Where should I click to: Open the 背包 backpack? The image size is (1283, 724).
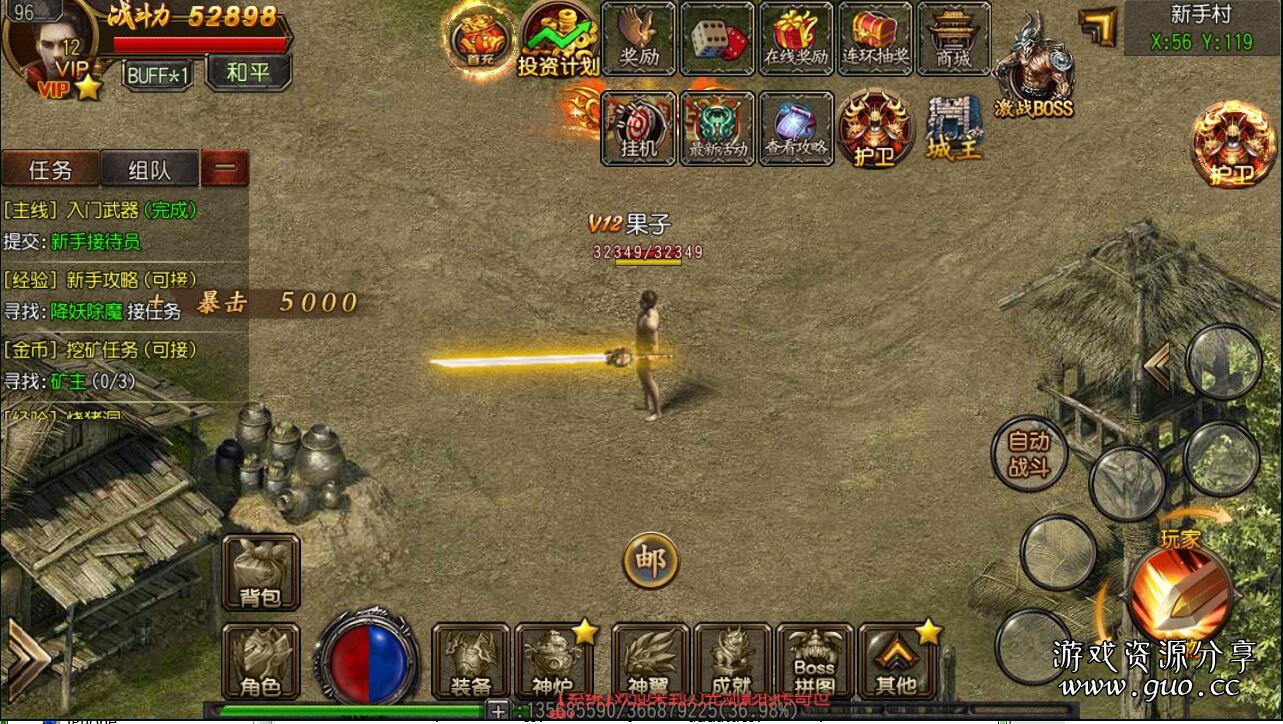261,572
